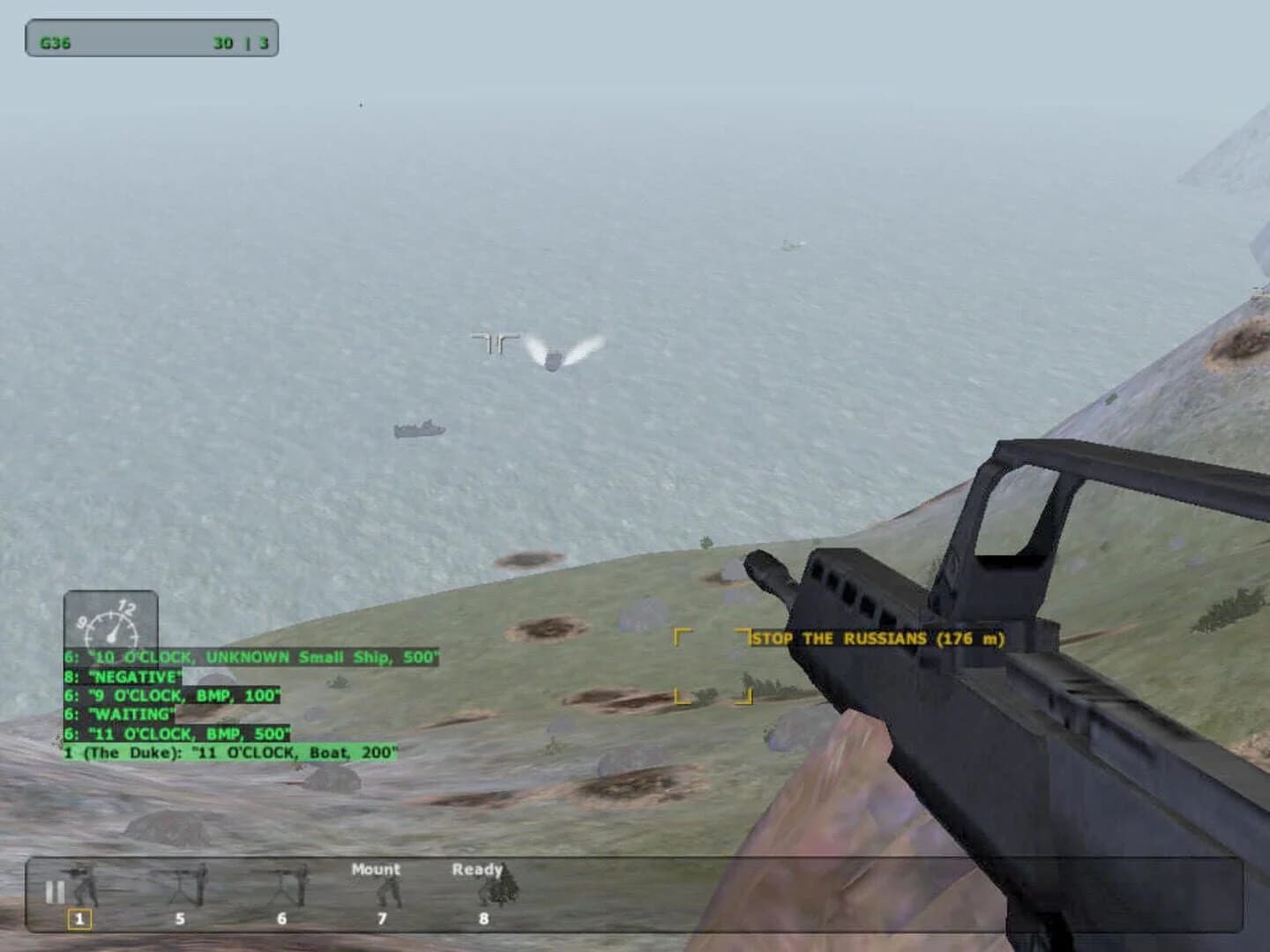The image size is (1270, 952).
Task: Click the Ready label above unit 8
Action: pyautogui.click(x=477, y=868)
